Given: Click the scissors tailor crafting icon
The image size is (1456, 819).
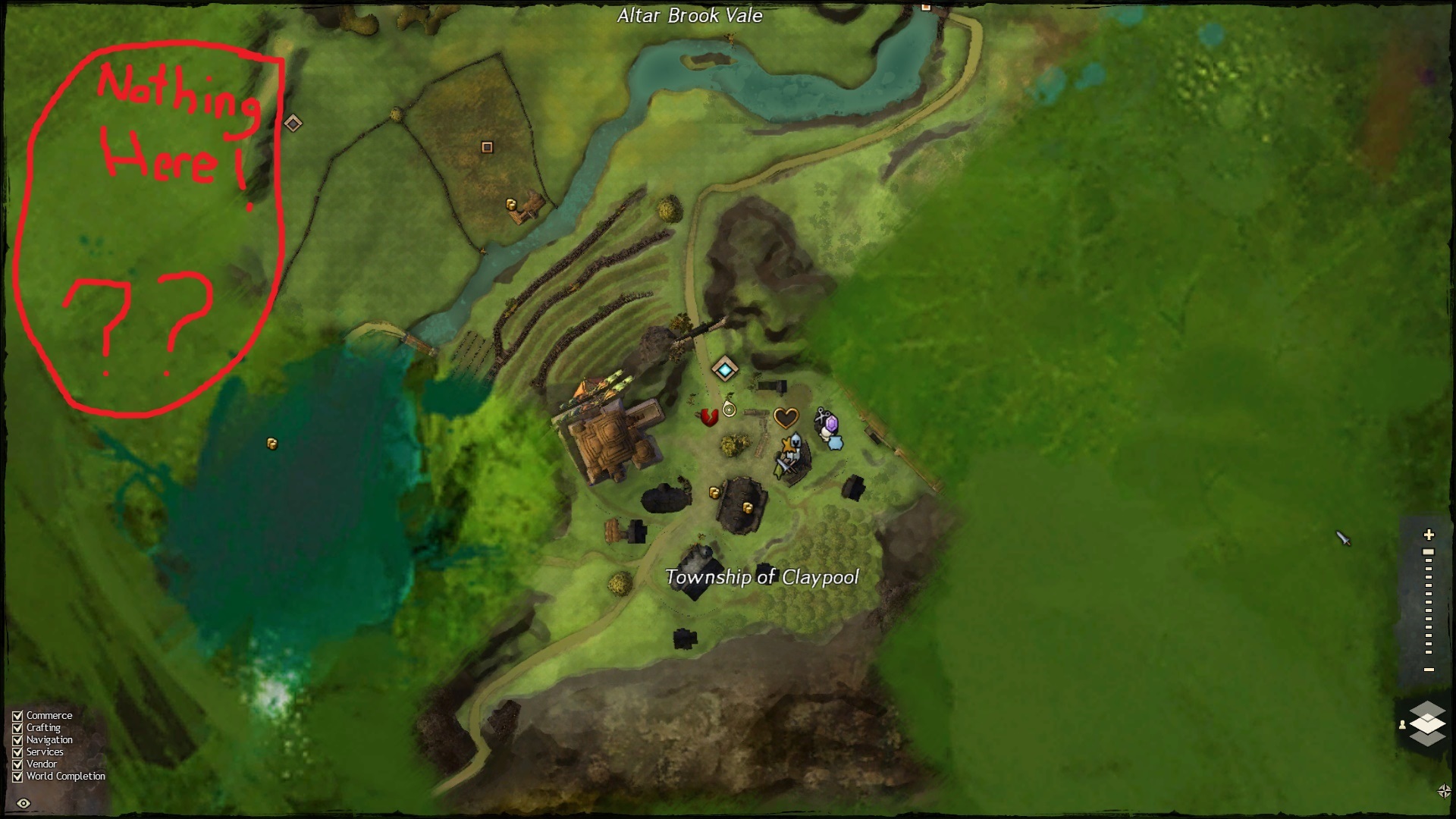Looking at the screenshot, I should click(821, 415).
